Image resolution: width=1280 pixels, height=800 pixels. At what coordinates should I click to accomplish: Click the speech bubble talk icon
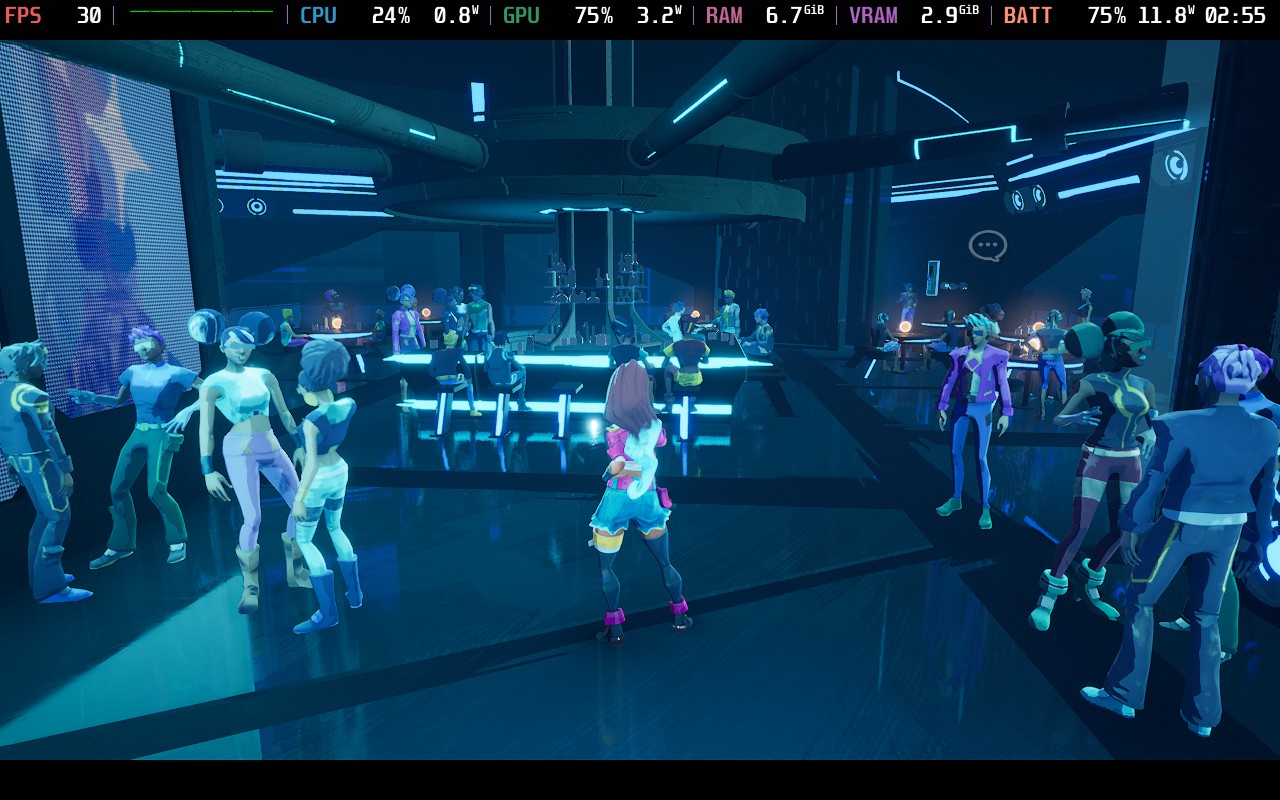point(987,245)
